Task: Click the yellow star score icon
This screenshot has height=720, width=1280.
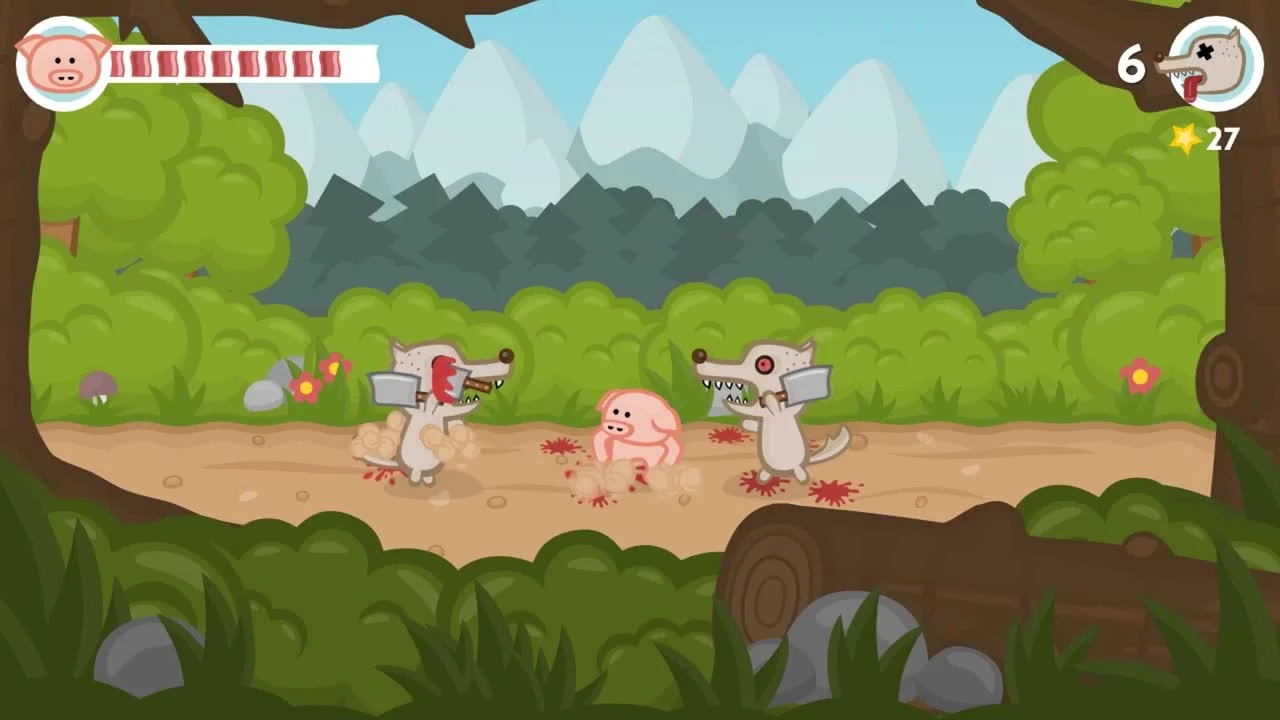Action: coord(1184,140)
